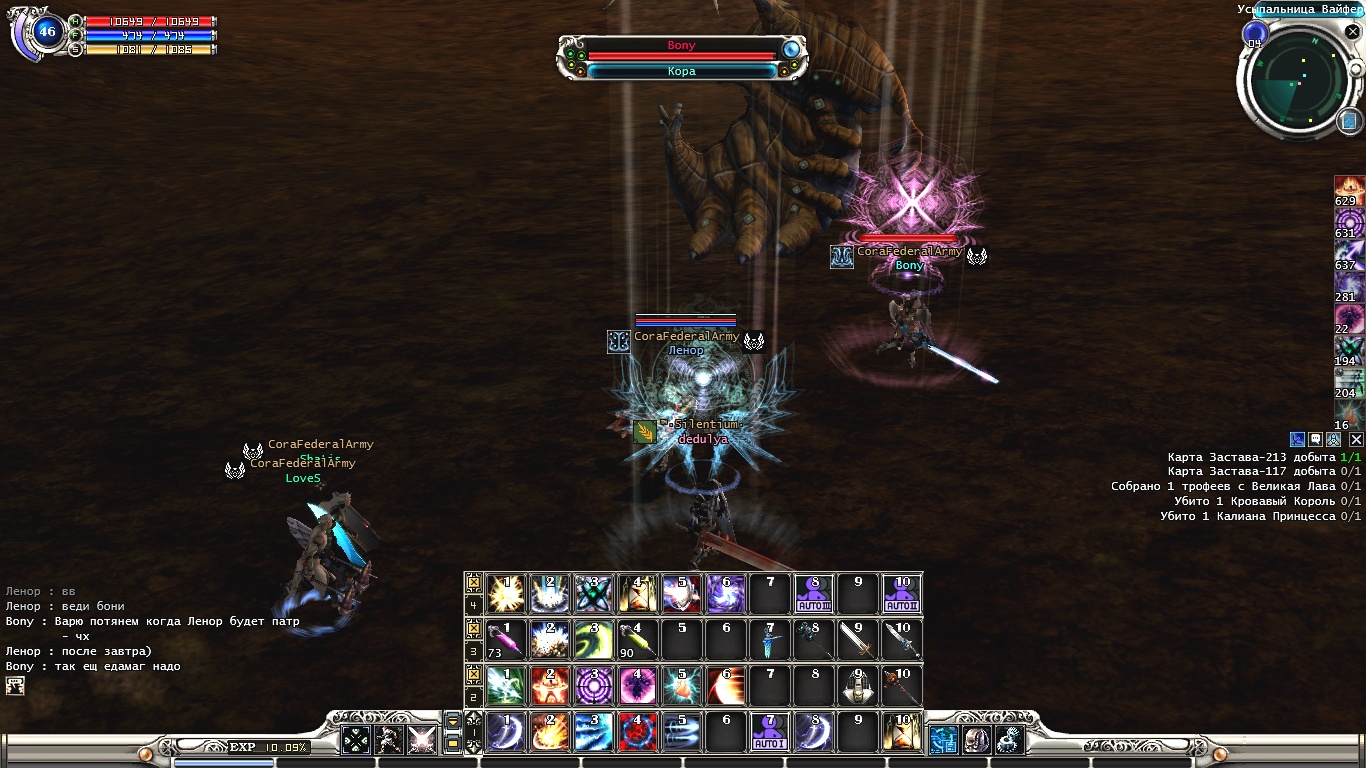Screen dimensions: 1366x768
Task: Cast the purple target-circle skill in hotbar
Action: [x=593, y=687]
